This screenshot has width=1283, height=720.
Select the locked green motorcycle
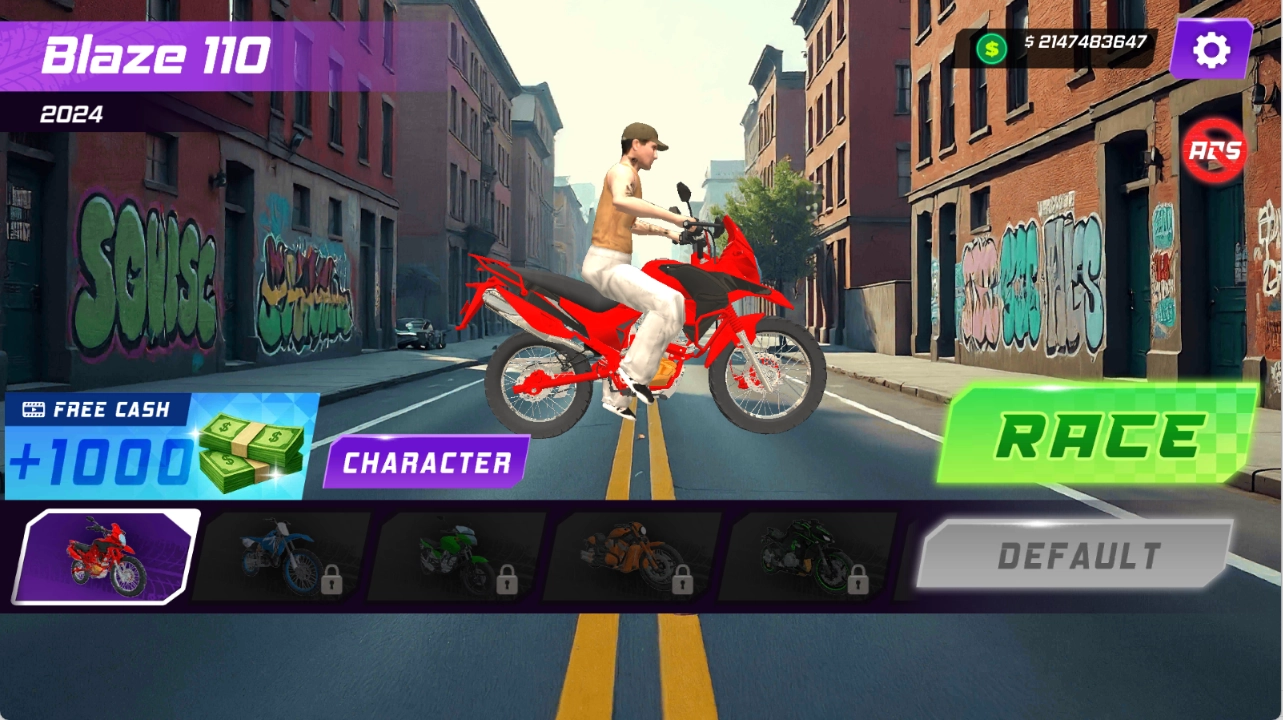click(457, 556)
